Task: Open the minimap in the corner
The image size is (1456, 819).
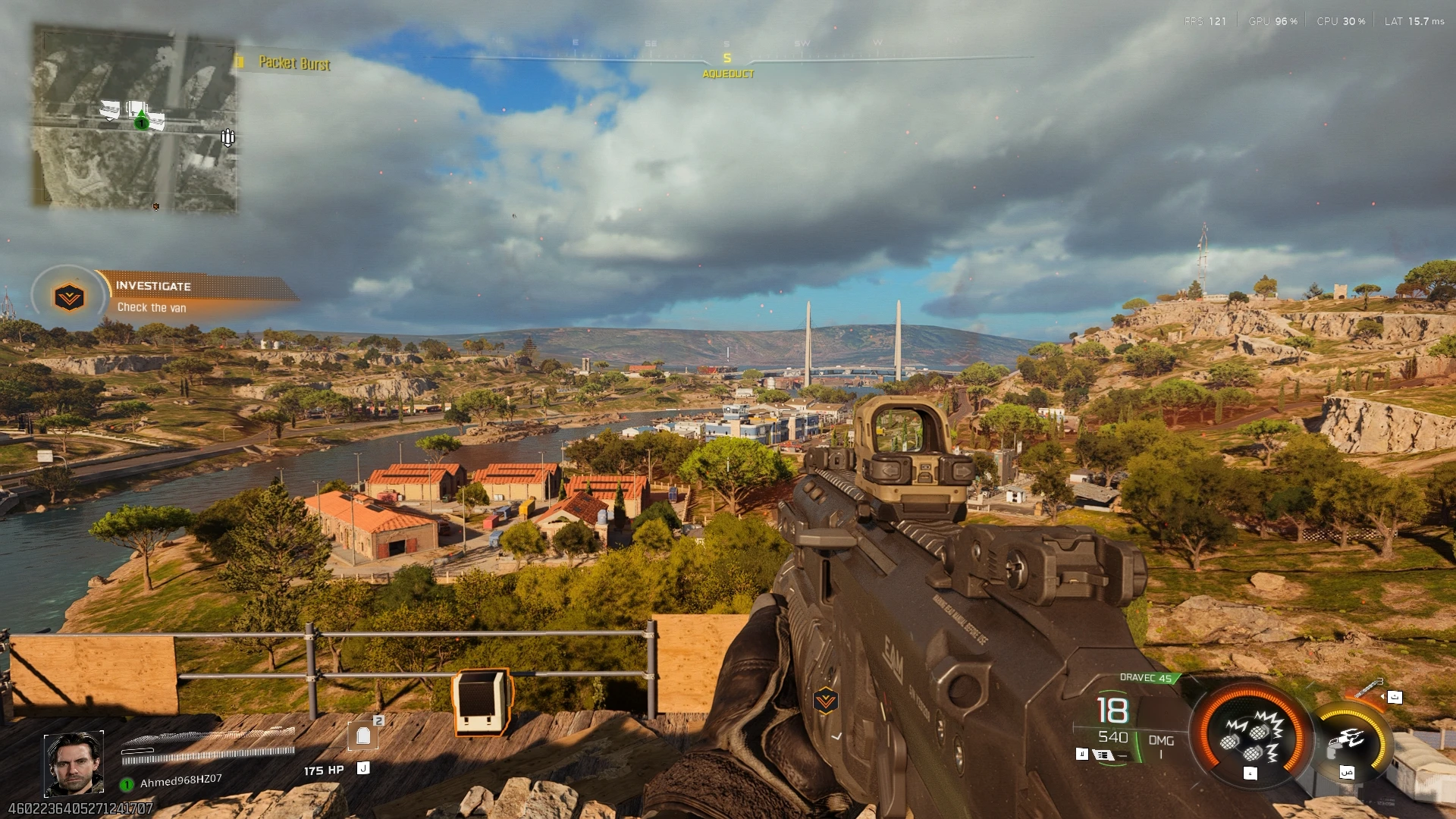Action: coord(134,118)
